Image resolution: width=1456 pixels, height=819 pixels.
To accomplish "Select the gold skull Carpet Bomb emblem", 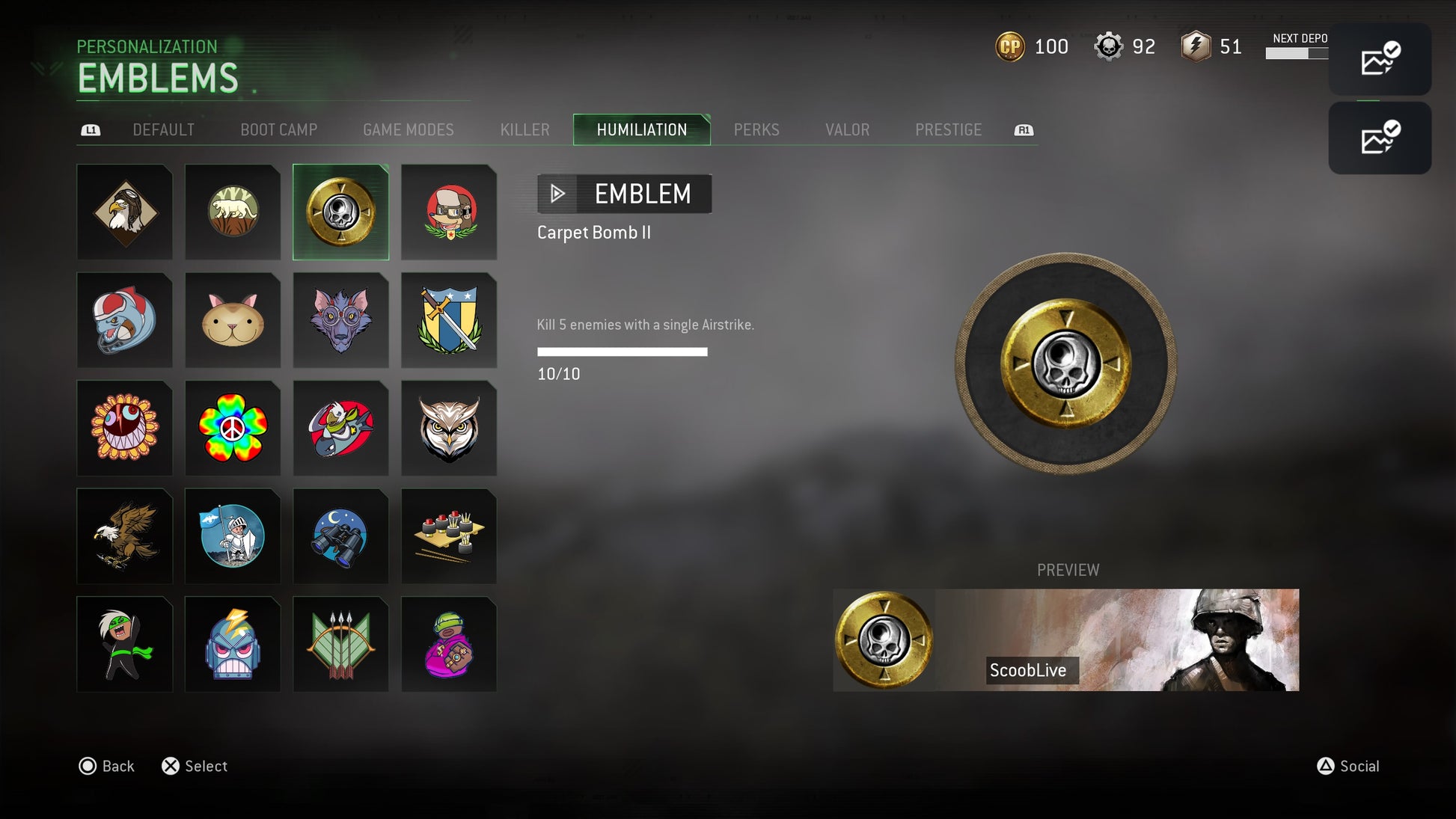I will pos(340,212).
